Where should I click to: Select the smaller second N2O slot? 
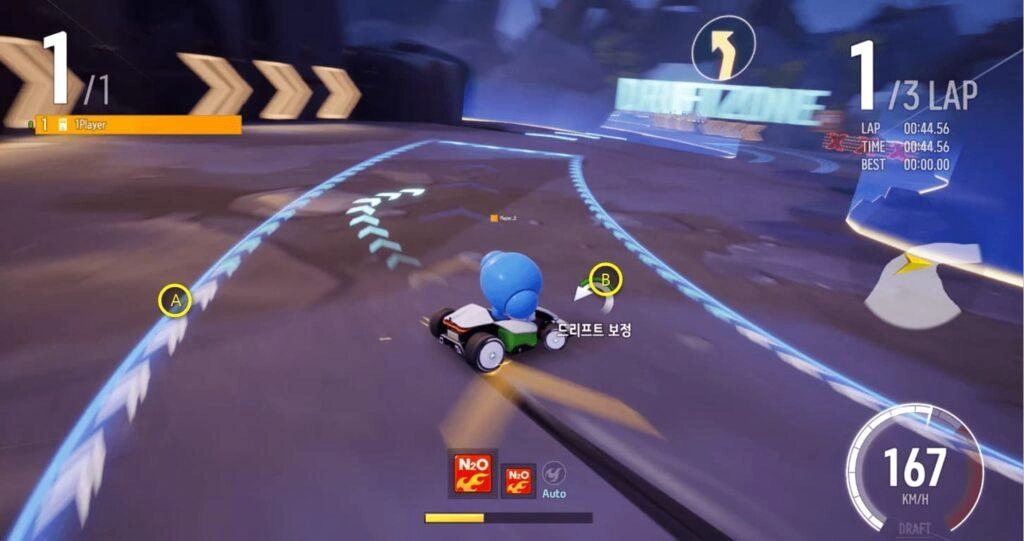(517, 479)
